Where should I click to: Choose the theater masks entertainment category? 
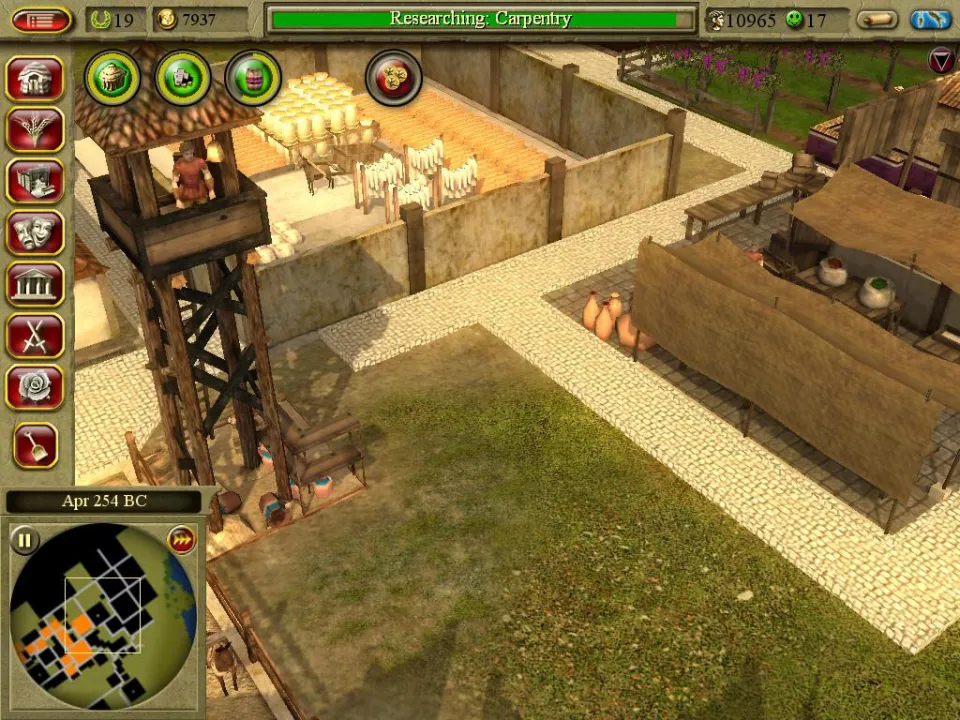tap(36, 233)
